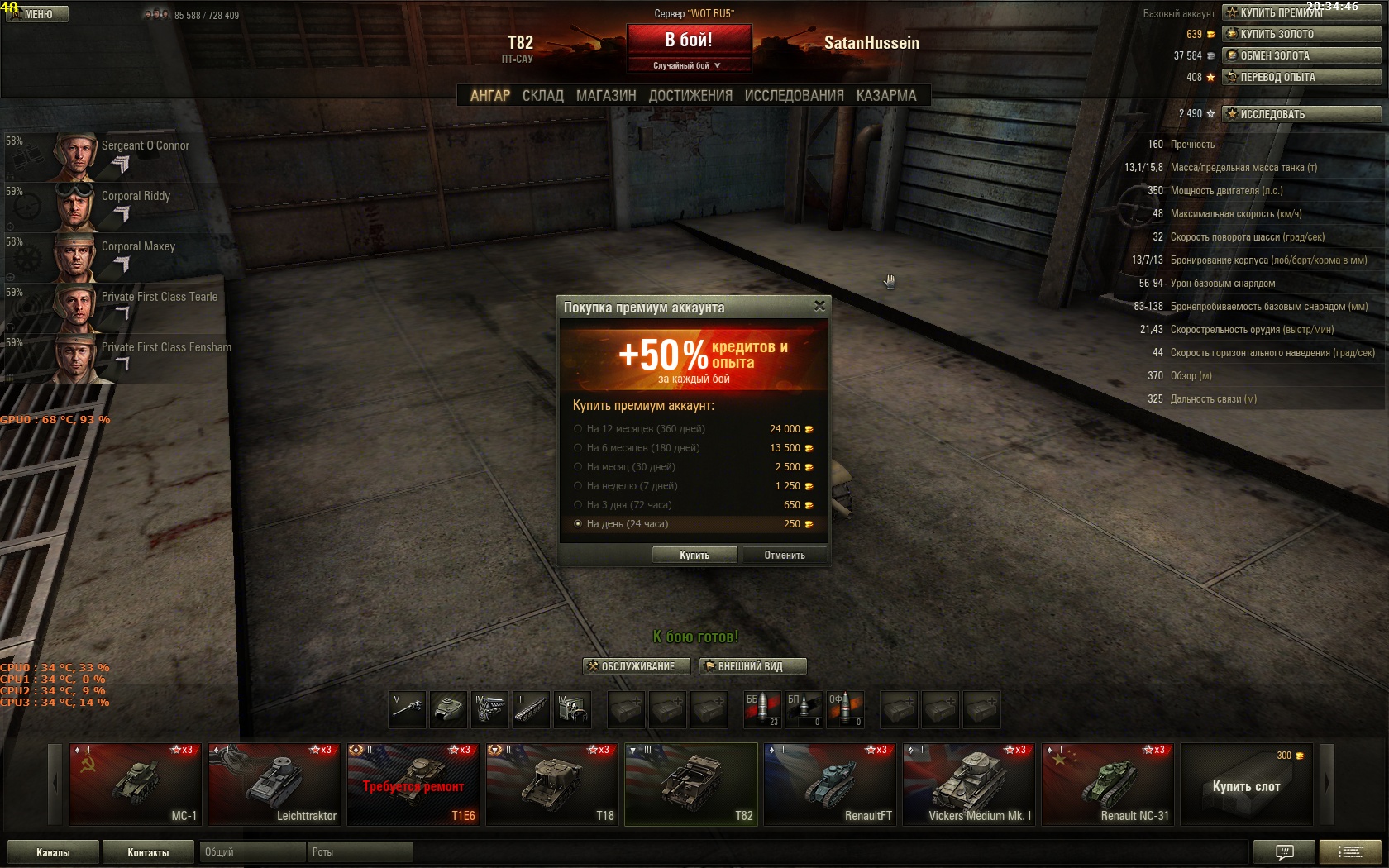The width and height of the screenshot is (1389, 868).
Task: Click the Купить button in premium dialog
Action: click(694, 556)
